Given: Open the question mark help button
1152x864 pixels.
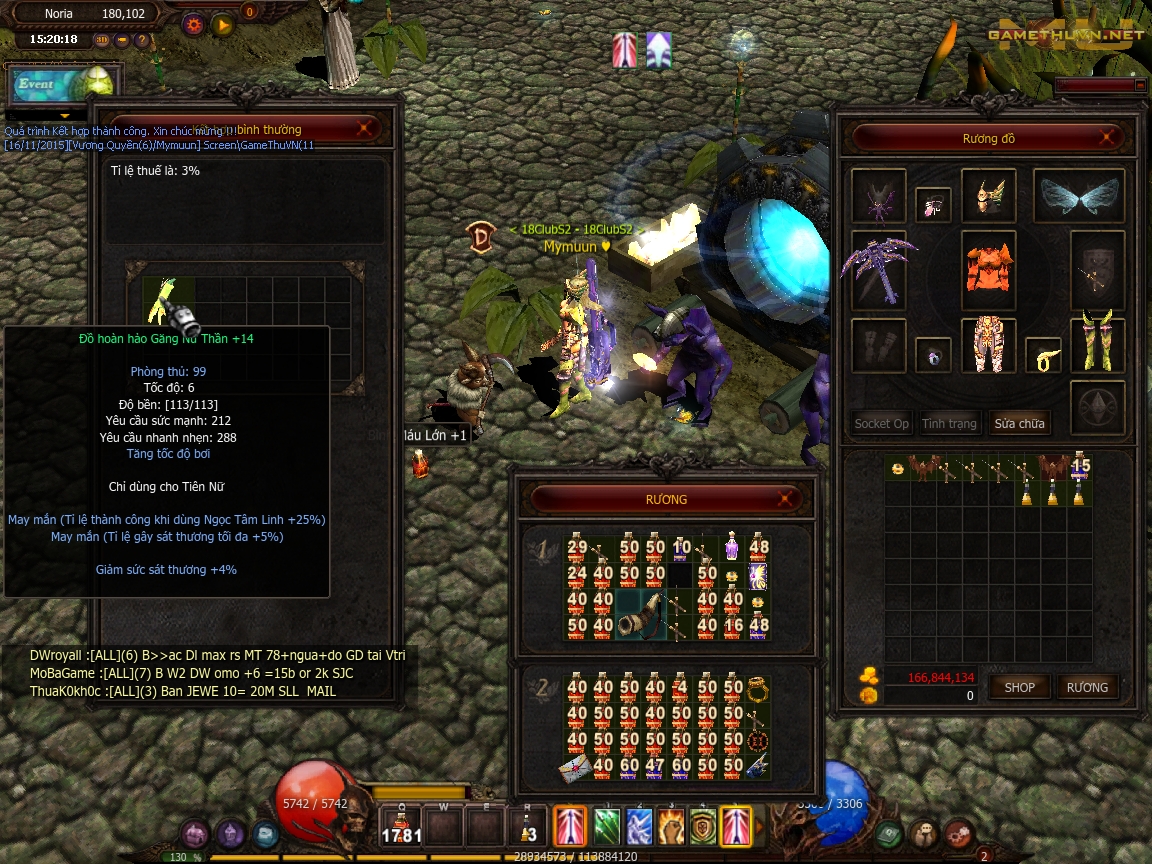Looking at the screenshot, I should 141,40.
